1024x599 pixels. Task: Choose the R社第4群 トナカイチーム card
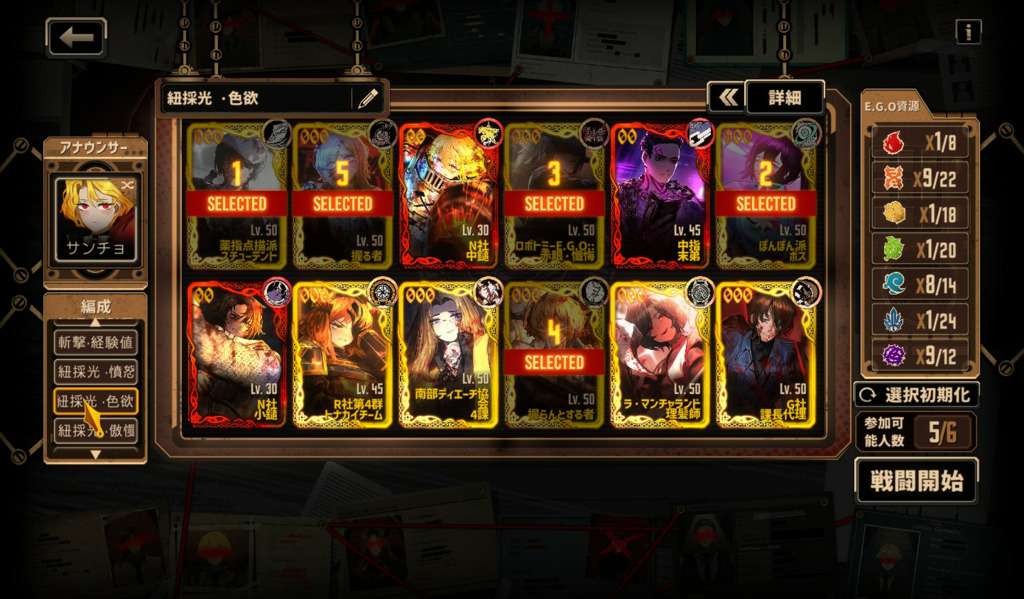pos(342,354)
